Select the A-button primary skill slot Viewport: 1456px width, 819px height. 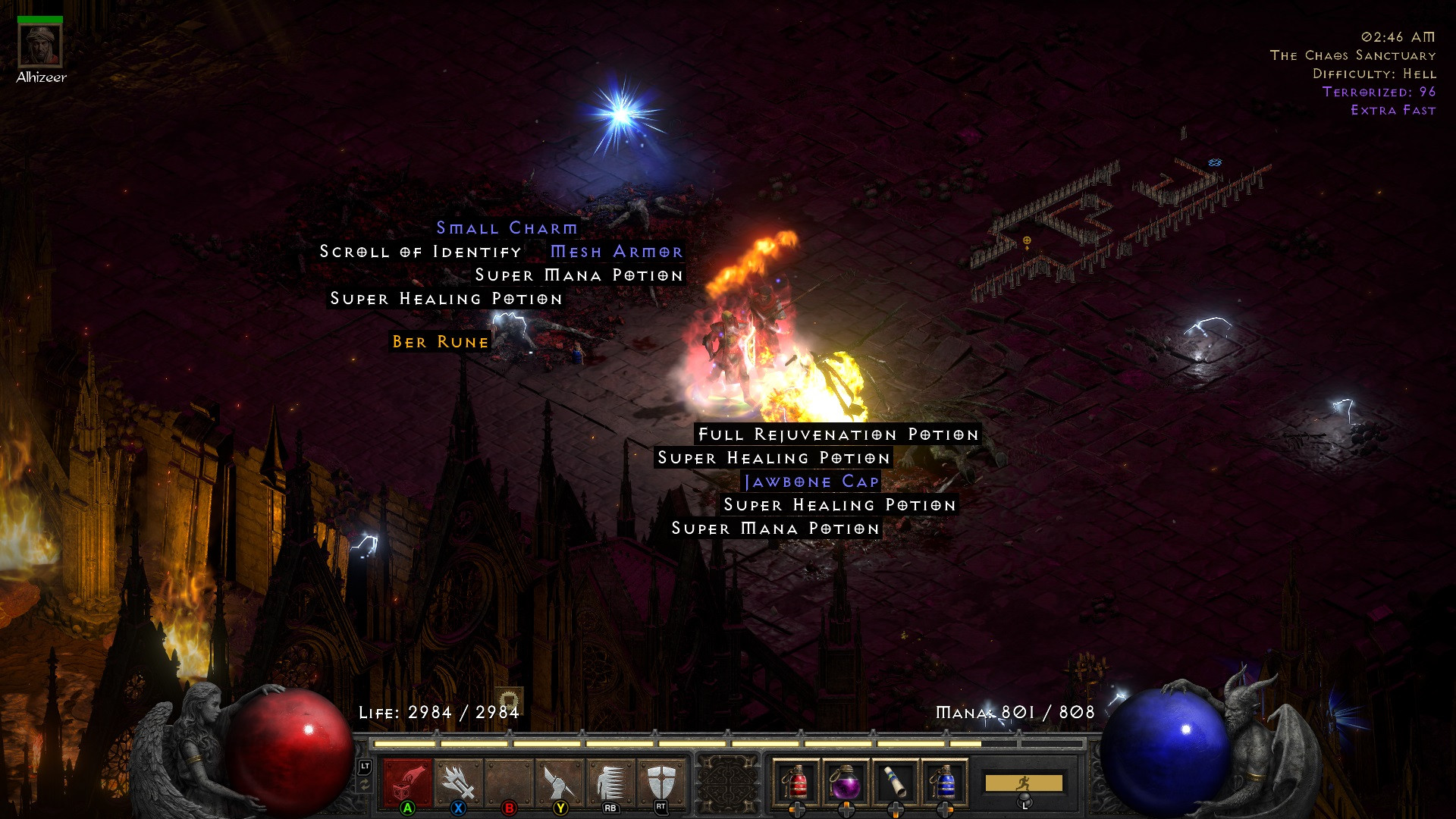pos(406,783)
